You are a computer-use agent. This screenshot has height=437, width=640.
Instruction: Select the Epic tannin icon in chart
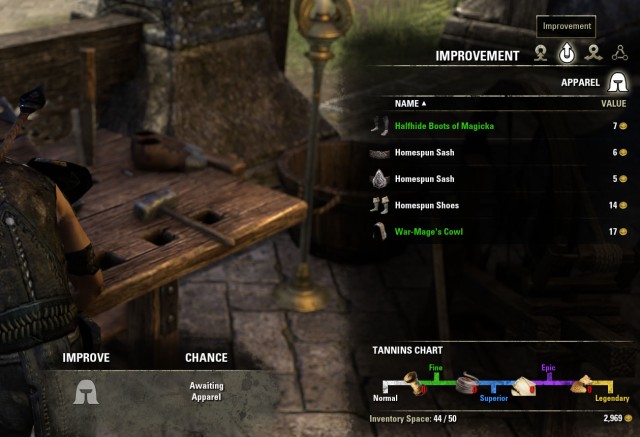pyautogui.click(x=524, y=383)
